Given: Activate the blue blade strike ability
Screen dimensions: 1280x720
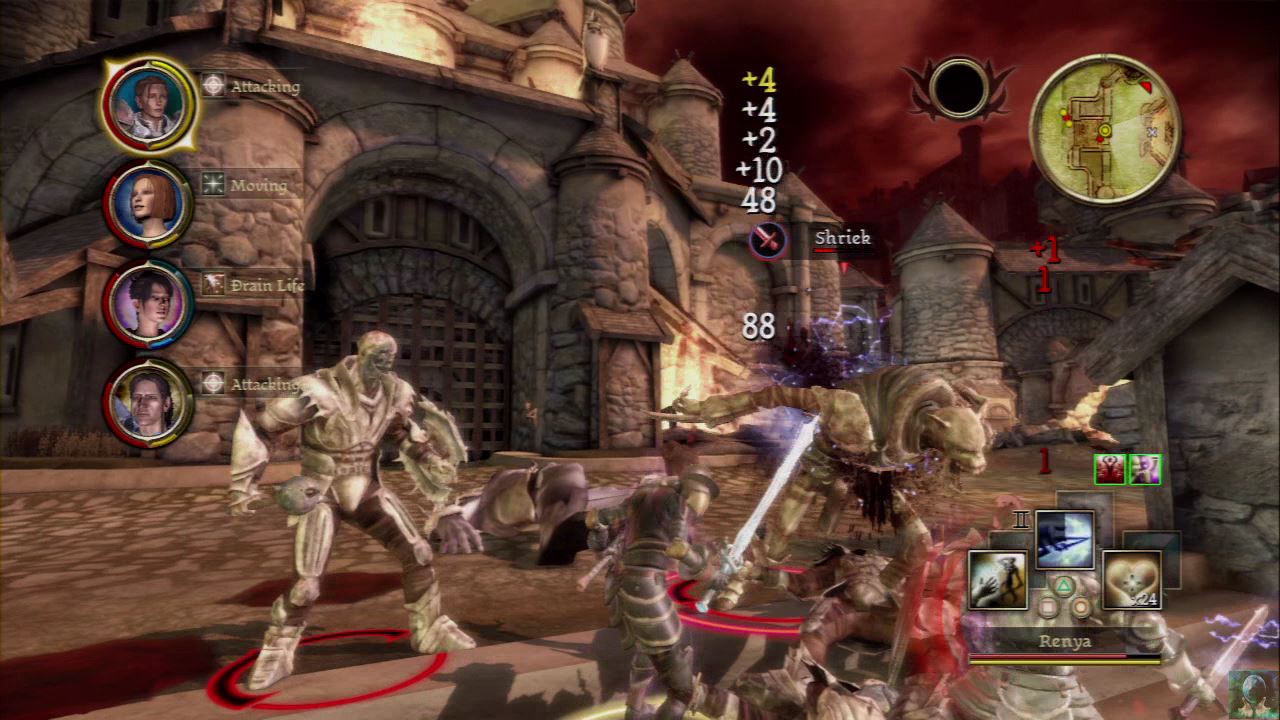Looking at the screenshot, I should point(1064,540).
